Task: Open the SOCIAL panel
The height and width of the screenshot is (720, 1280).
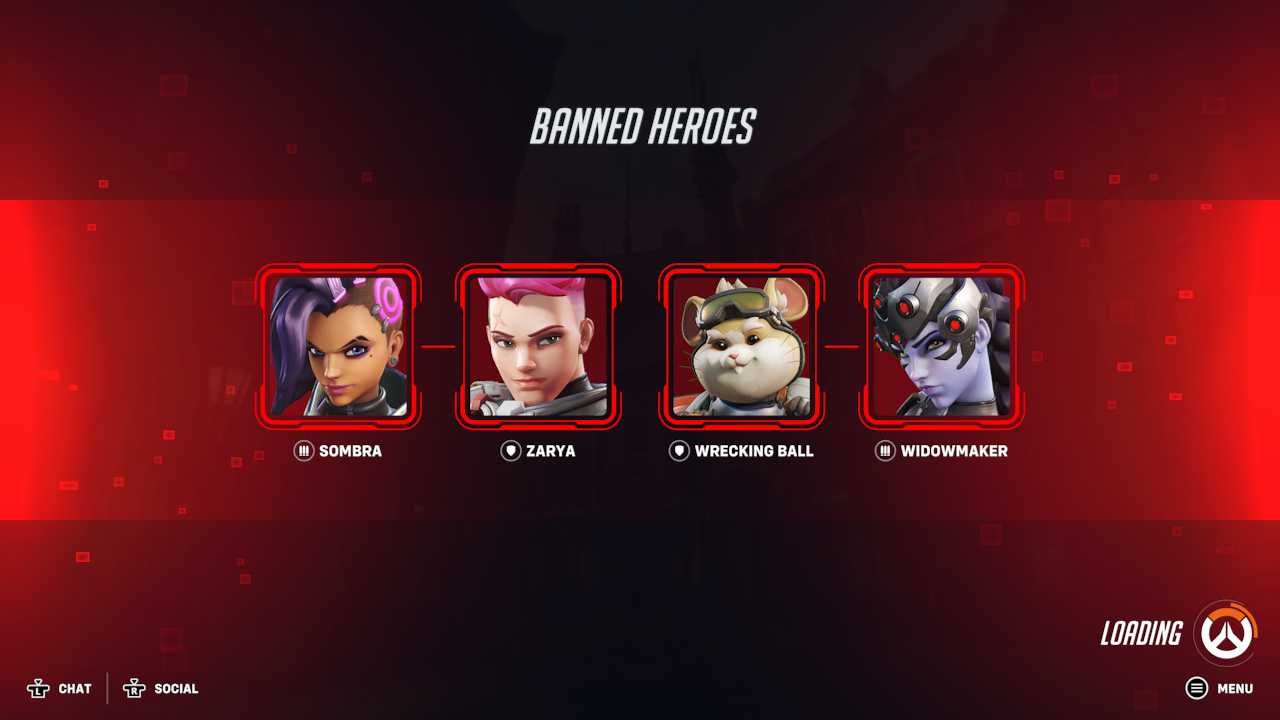Action: pyautogui.click(x=176, y=689)
